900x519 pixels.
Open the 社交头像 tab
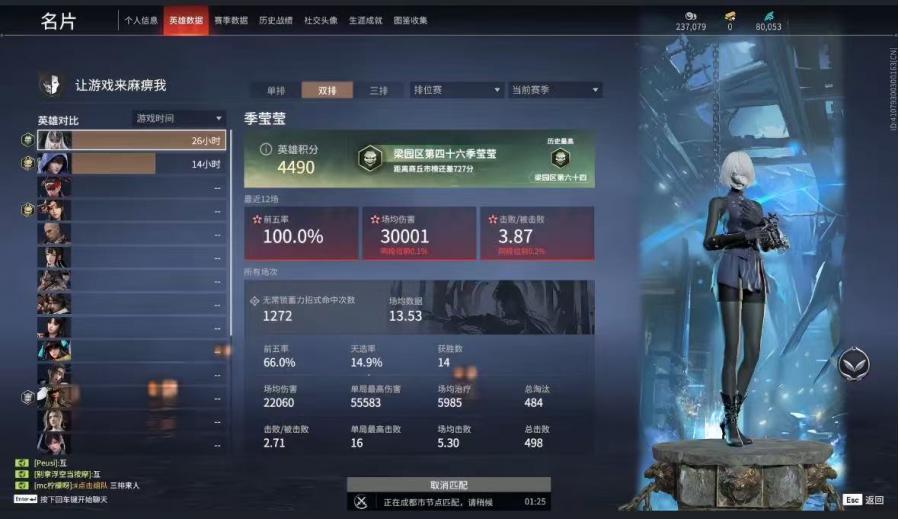click(x=320, y=20)
